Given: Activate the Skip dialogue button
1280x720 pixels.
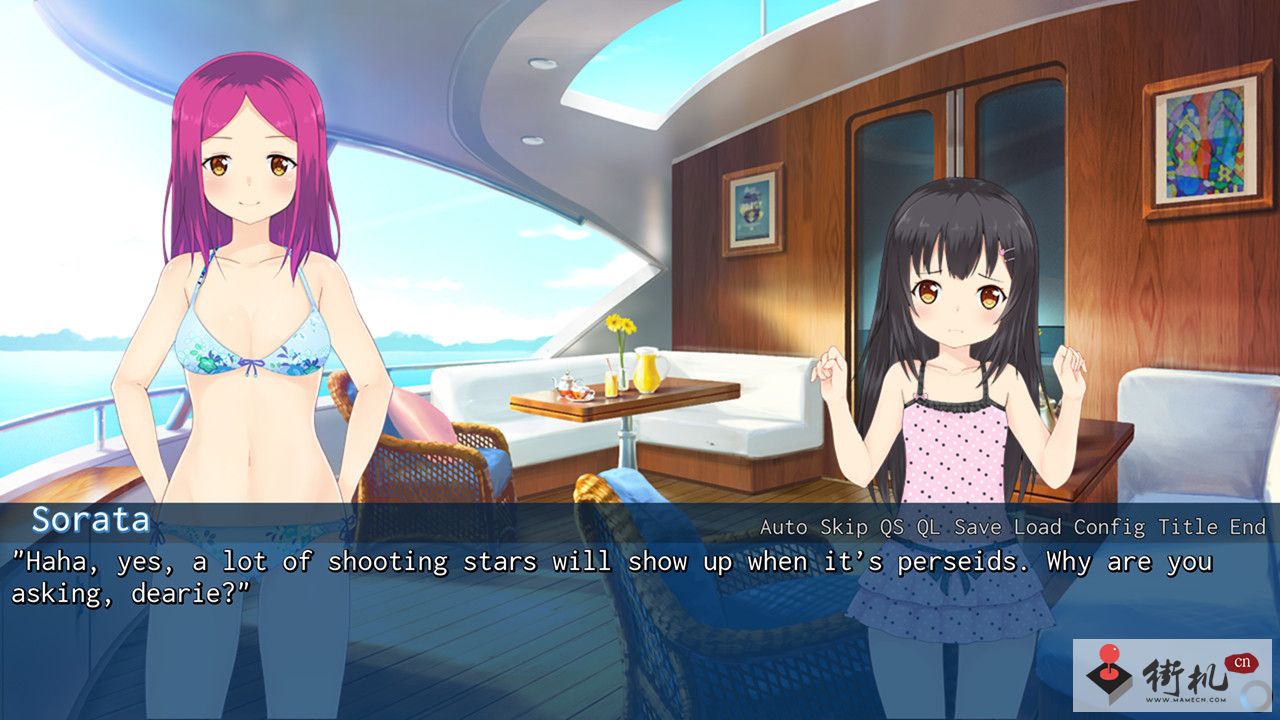Looking at the screenshot, I should tap(844, 527).
